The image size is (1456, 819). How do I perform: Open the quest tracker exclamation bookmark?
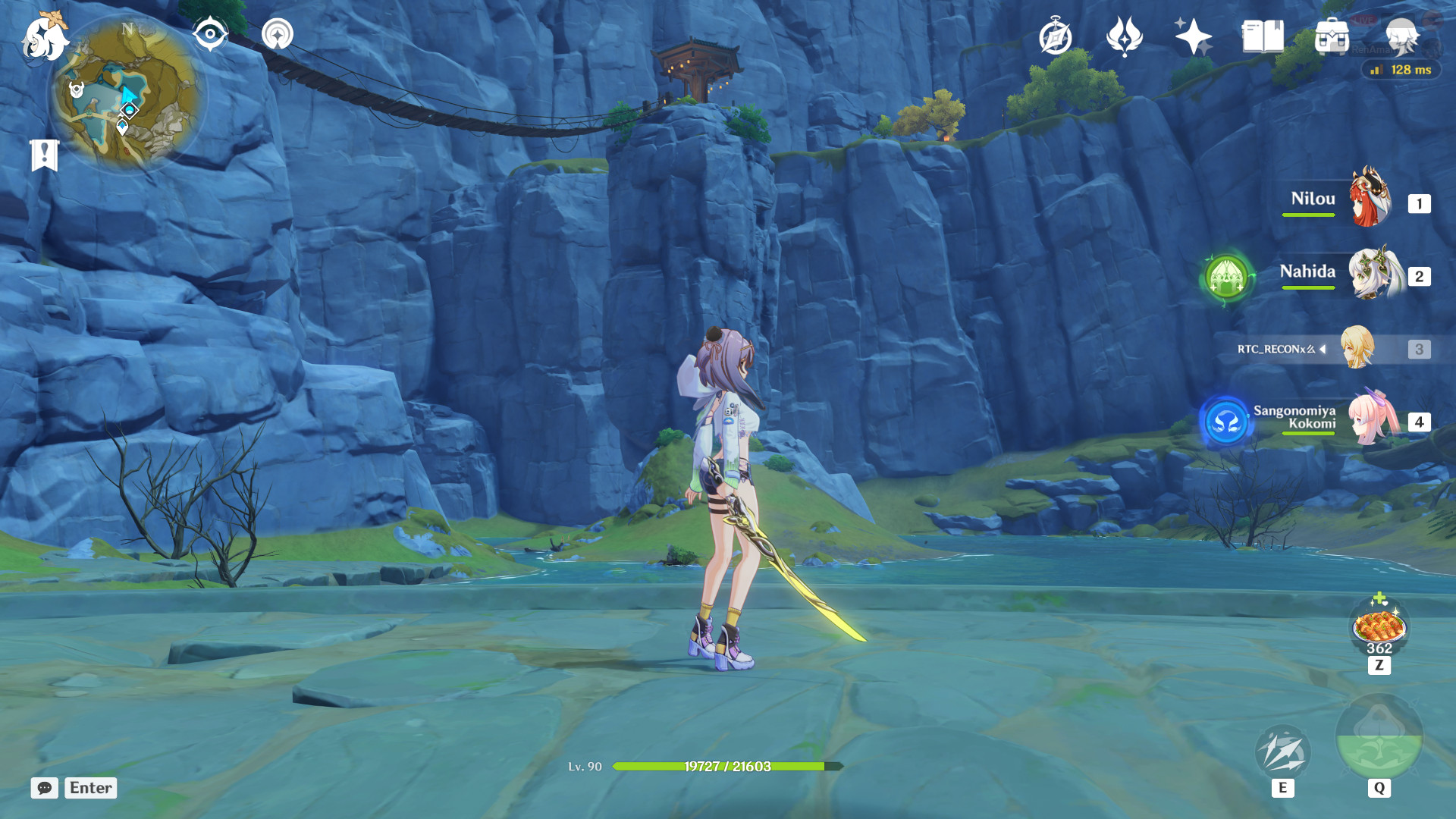click(x=44, y=155)
